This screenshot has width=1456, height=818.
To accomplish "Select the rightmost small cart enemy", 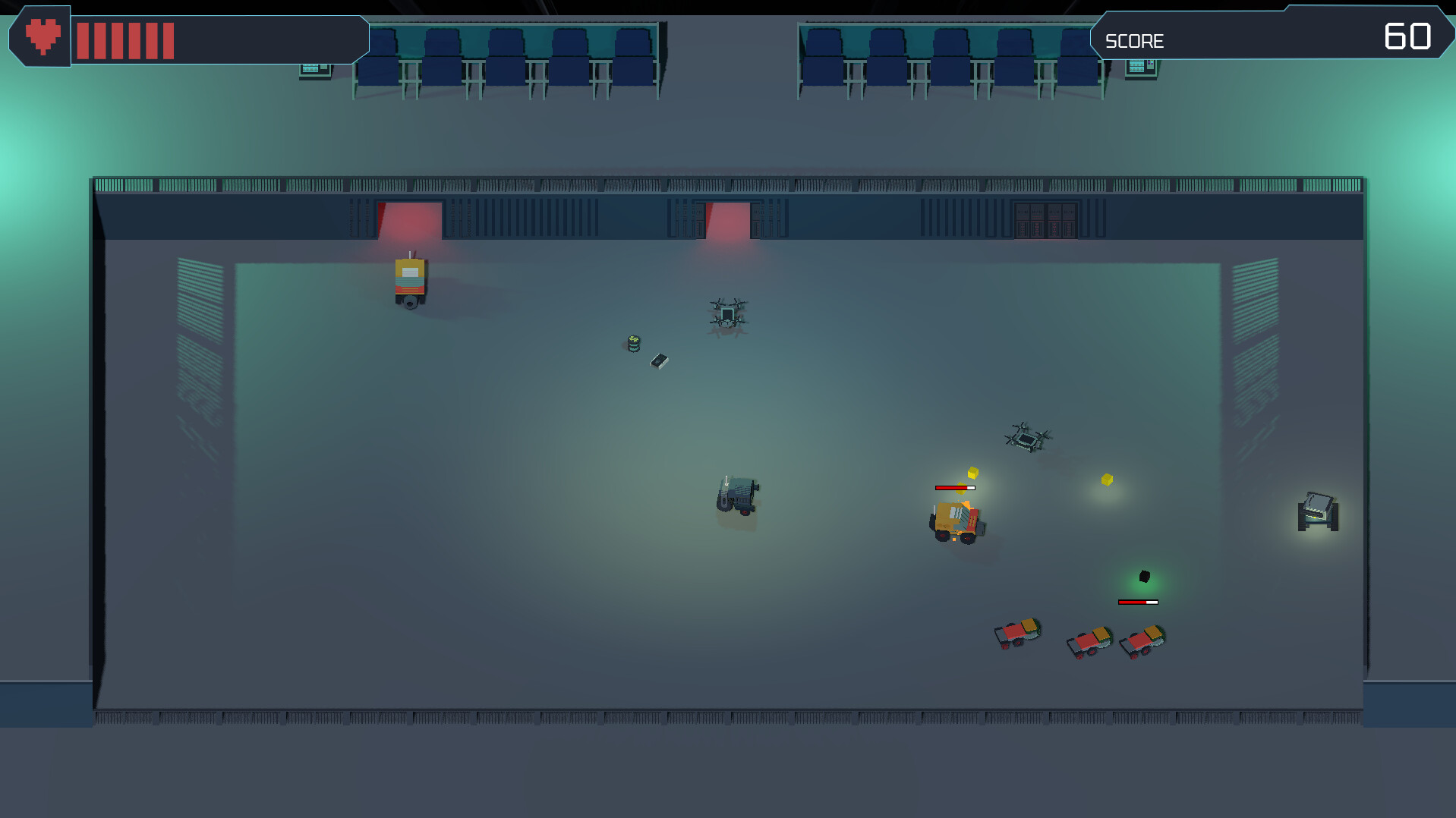I will tap(1141, 641).
